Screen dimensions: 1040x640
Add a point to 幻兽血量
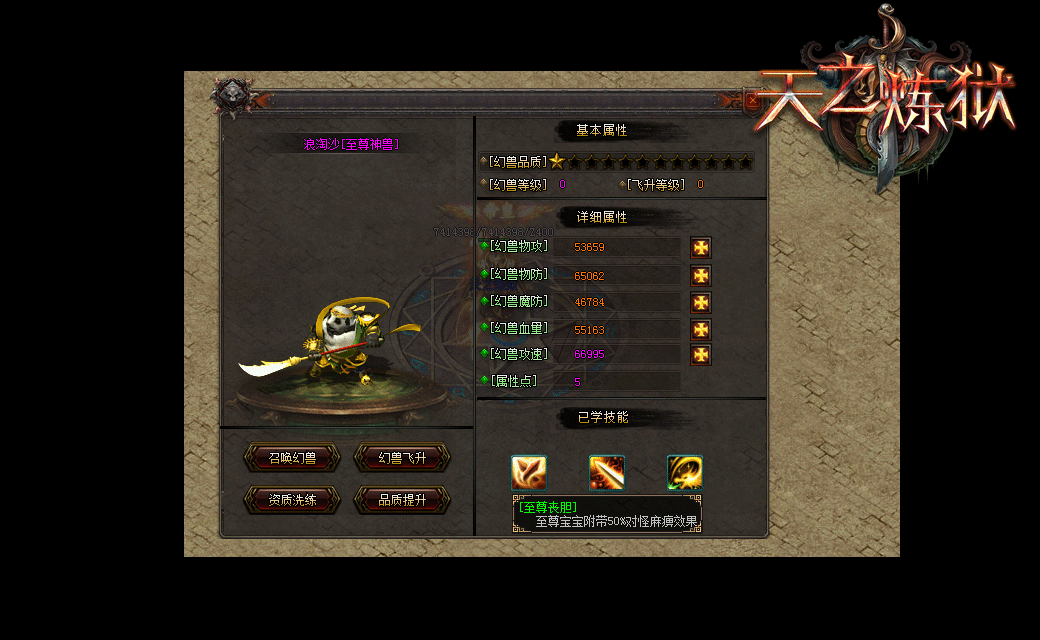click(701, 329)
